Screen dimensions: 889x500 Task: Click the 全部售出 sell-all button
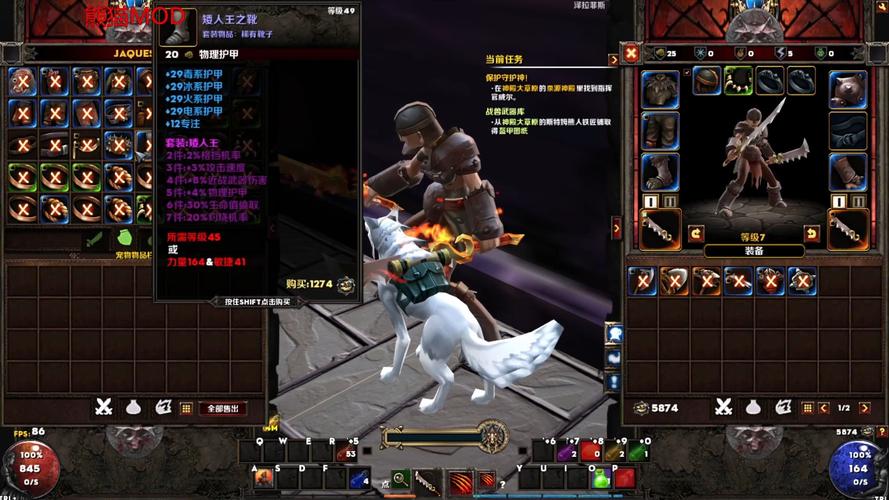pyautogui.click(x=224, y=408)
